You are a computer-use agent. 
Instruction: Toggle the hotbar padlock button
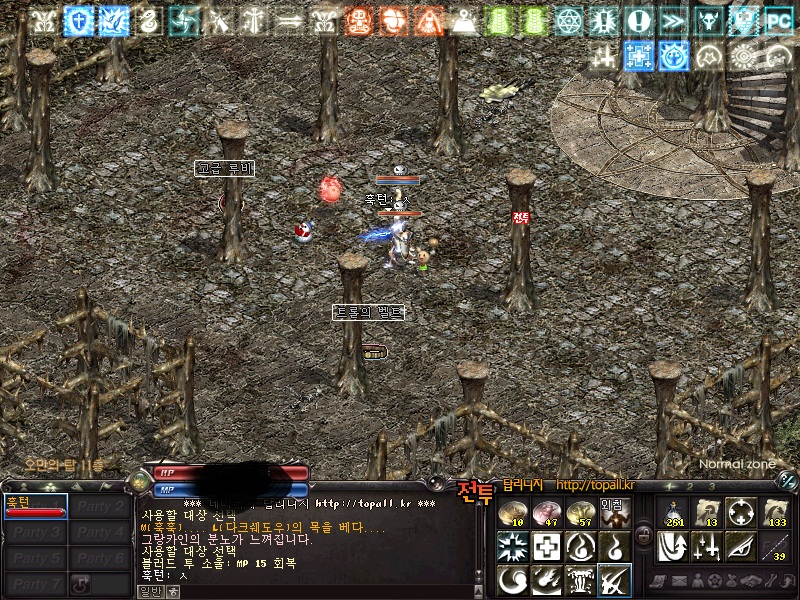[645, 535]
